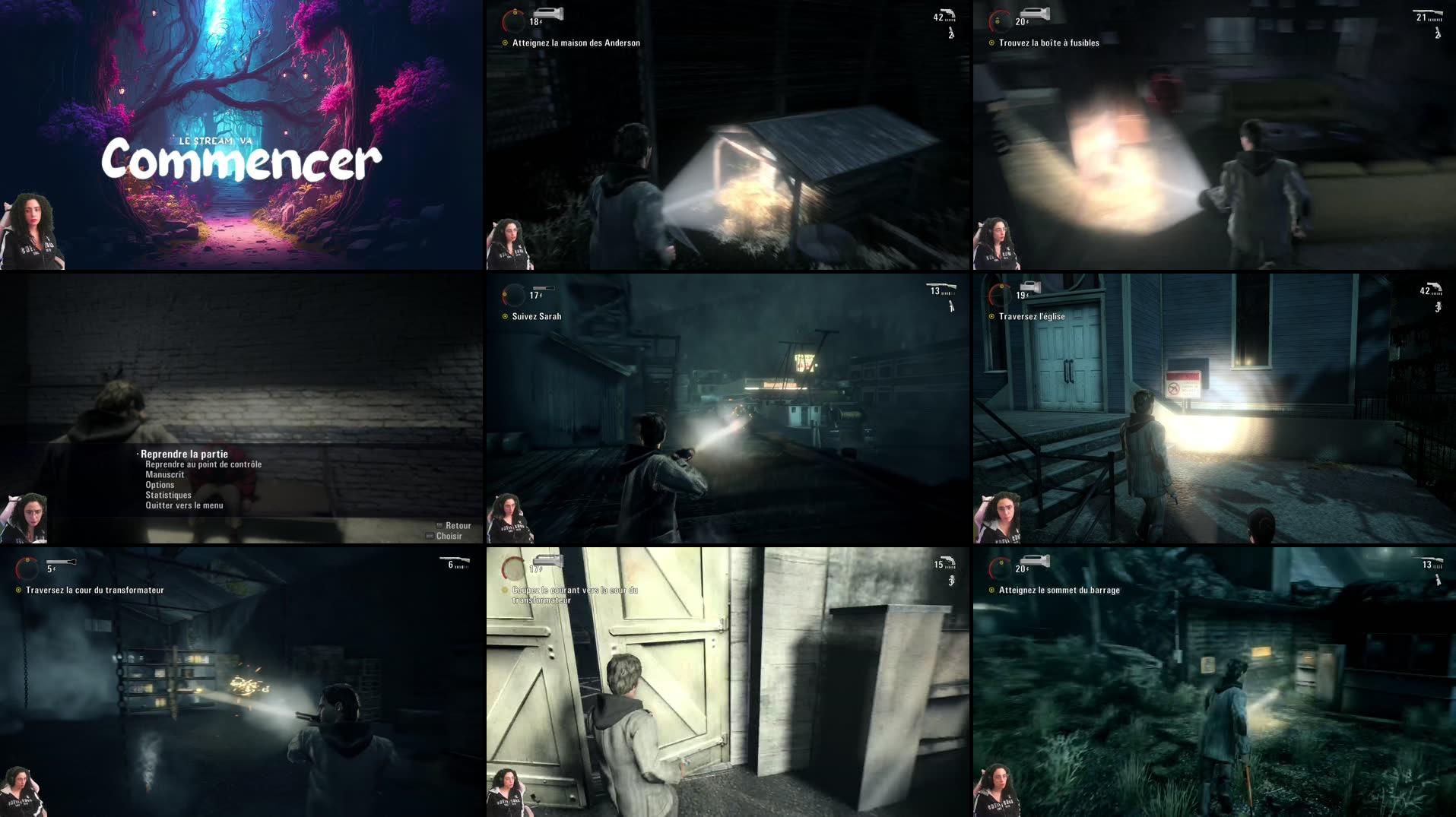Select the flashlight icon beside the 20 battery counter
This screenshot has height=817, width=1456.
1036,13
